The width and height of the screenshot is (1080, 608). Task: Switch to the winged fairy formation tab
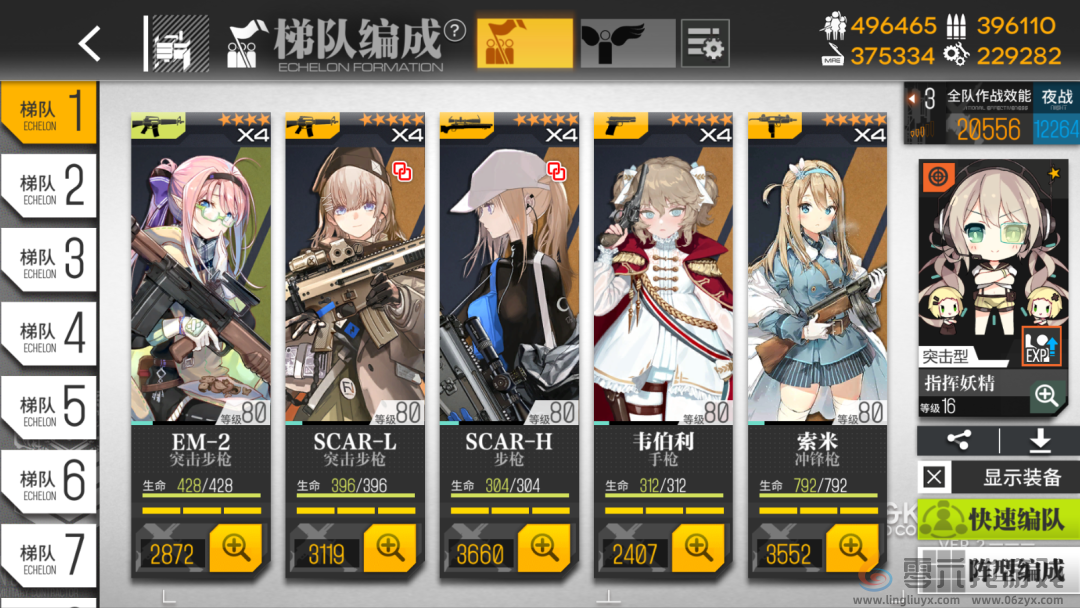[x=627, y=43]
